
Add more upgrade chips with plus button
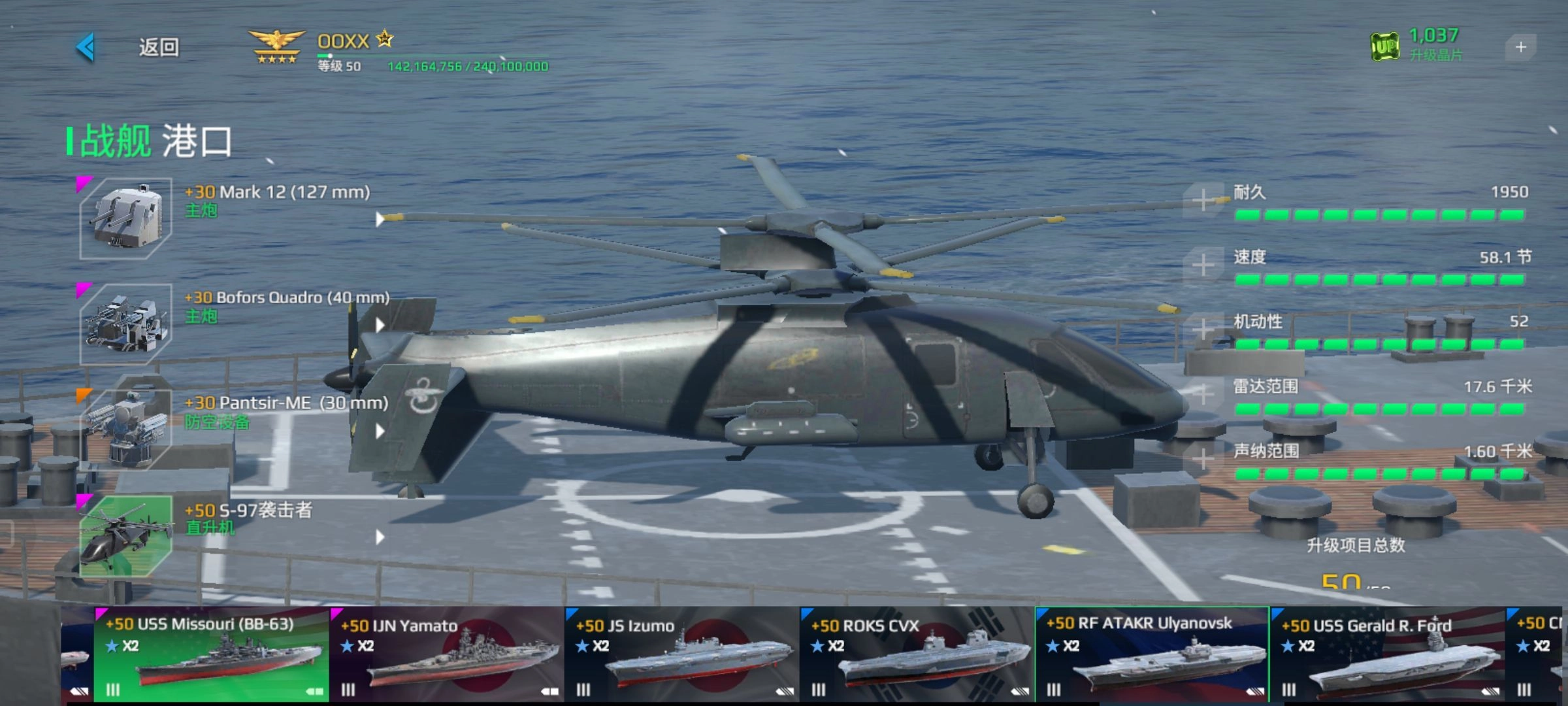pos(1520,47)
